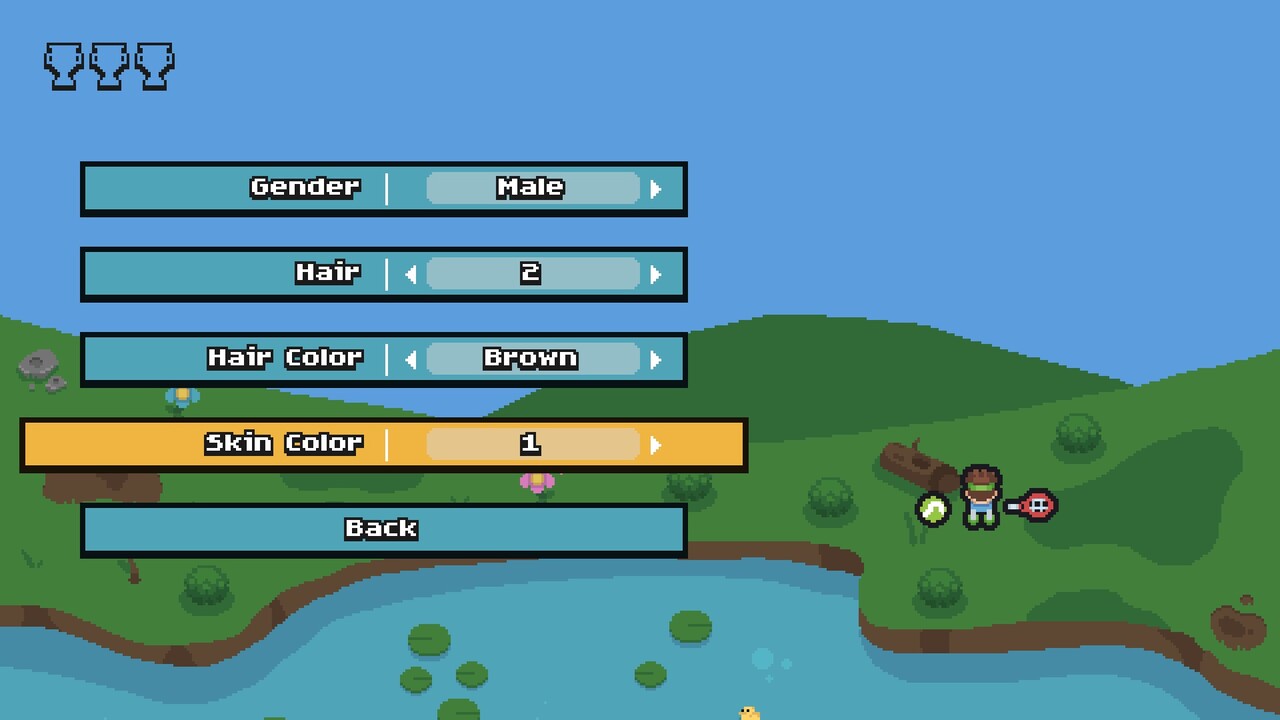
Task: Select the red tennis racket icon
Action: [1039, 505]
